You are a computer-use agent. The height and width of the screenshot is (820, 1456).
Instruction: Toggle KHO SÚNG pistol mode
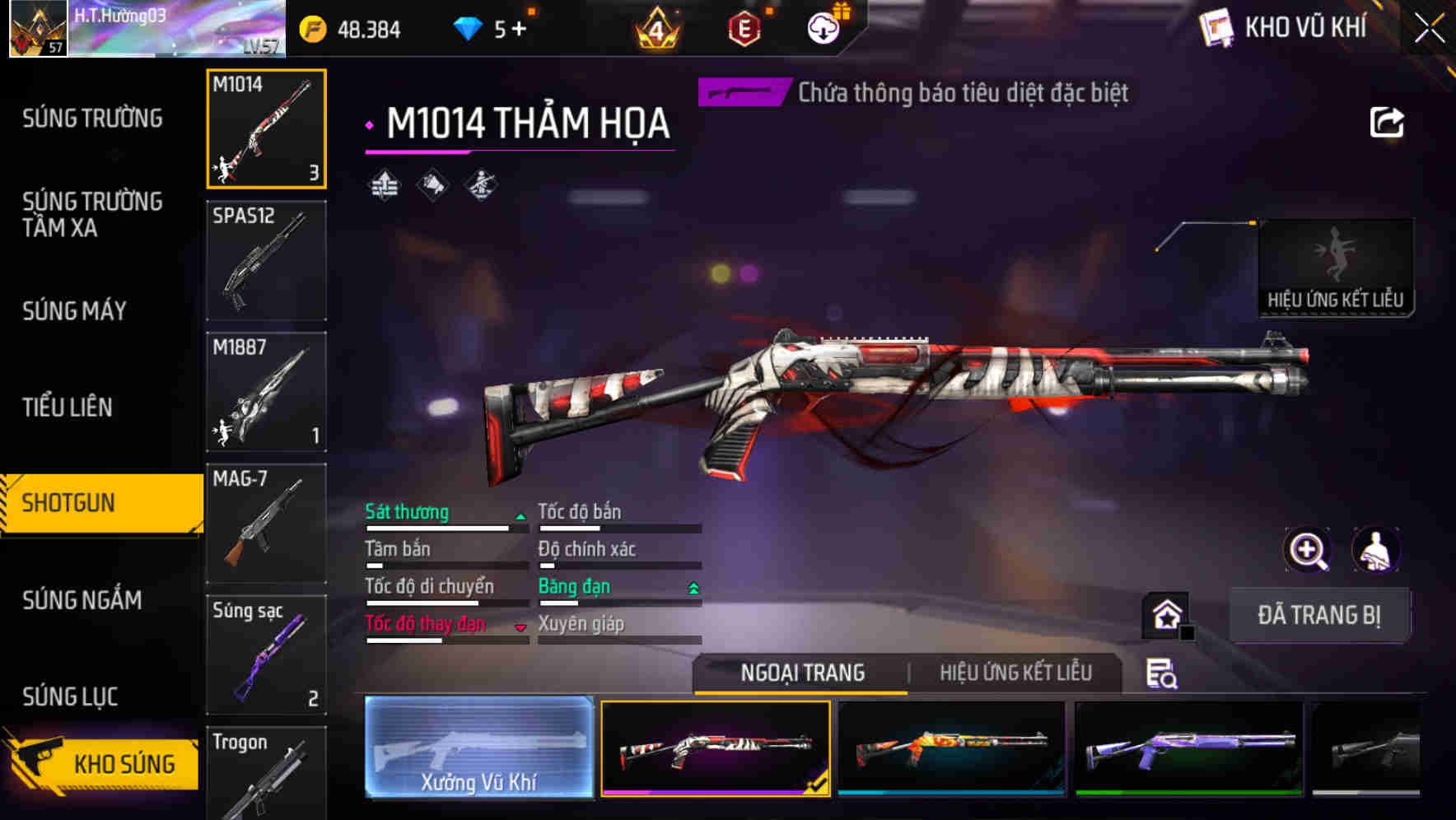107,762
